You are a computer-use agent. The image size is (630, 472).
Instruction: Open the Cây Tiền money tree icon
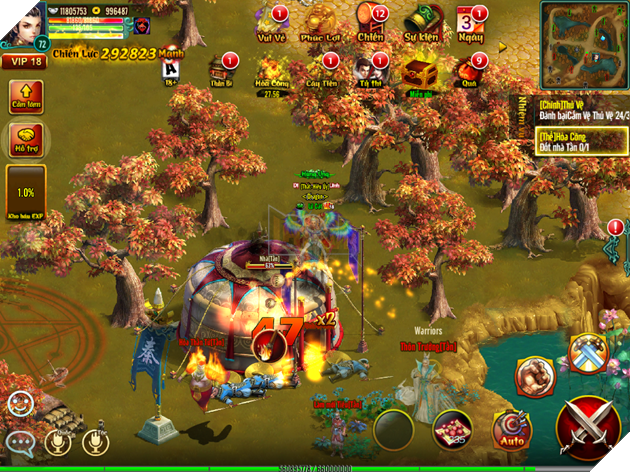click(321, 72)
